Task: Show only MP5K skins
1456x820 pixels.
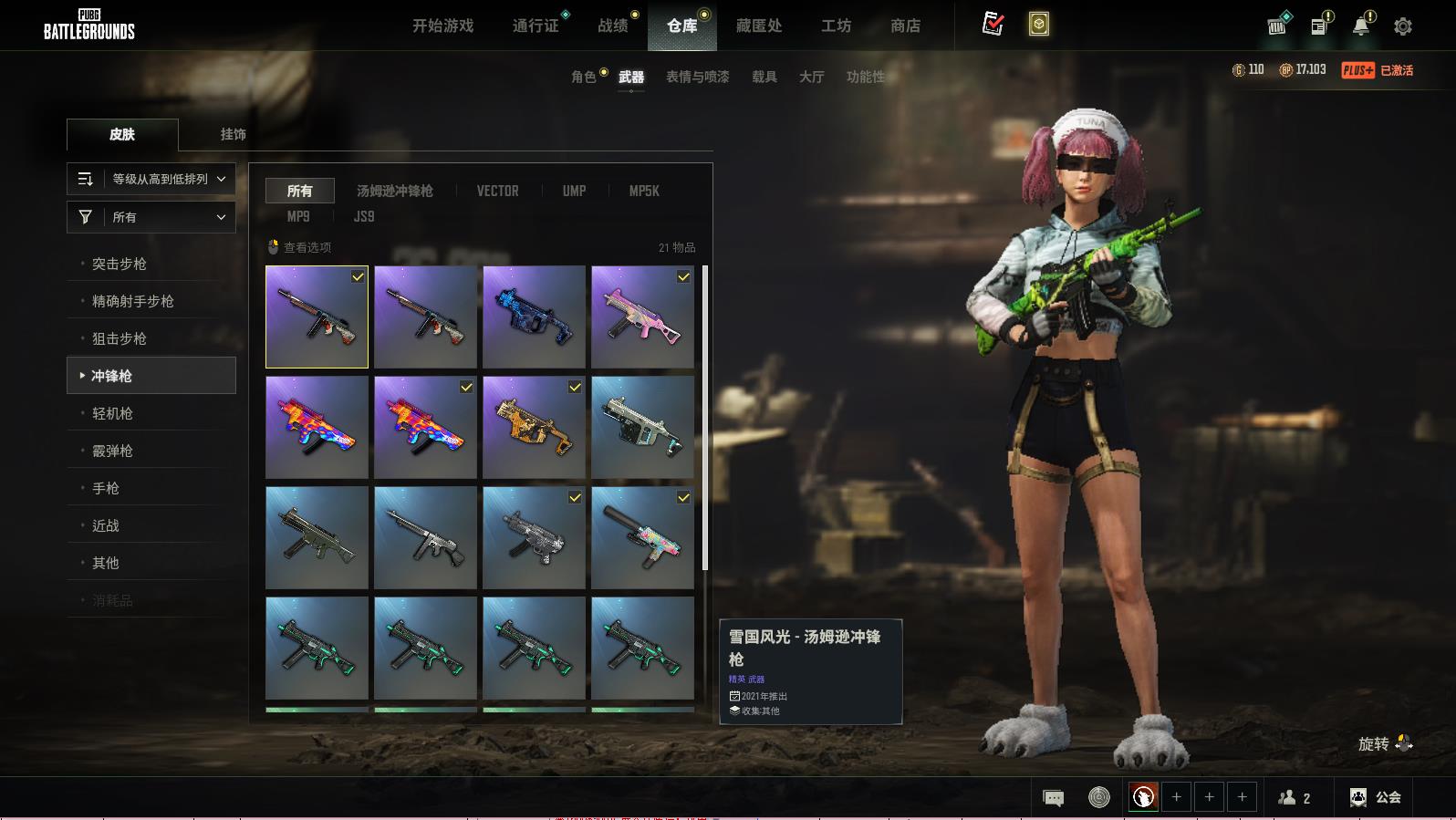Action: click(644, 191)
